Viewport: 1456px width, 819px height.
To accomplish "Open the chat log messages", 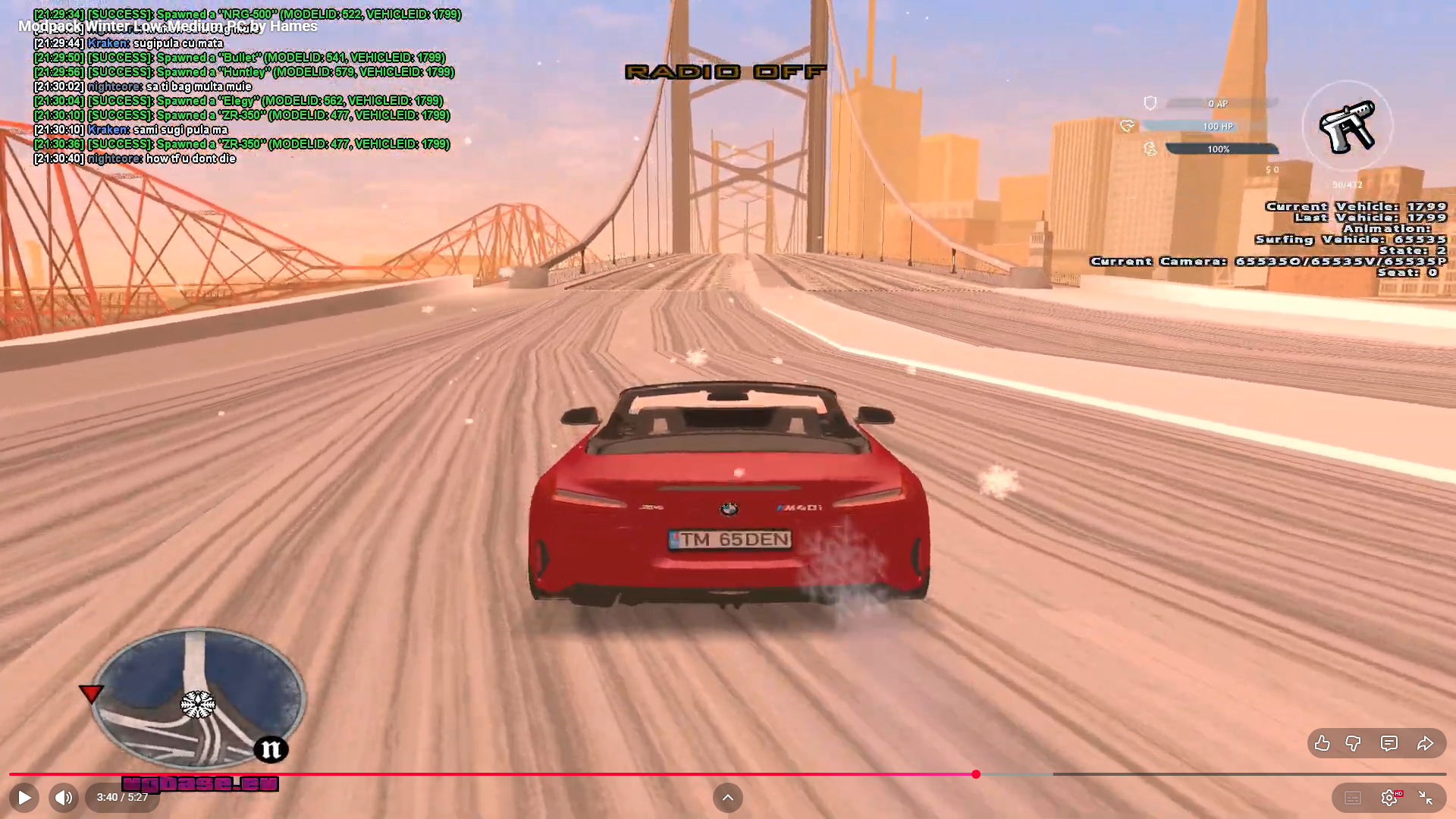I will click(243, 86).
